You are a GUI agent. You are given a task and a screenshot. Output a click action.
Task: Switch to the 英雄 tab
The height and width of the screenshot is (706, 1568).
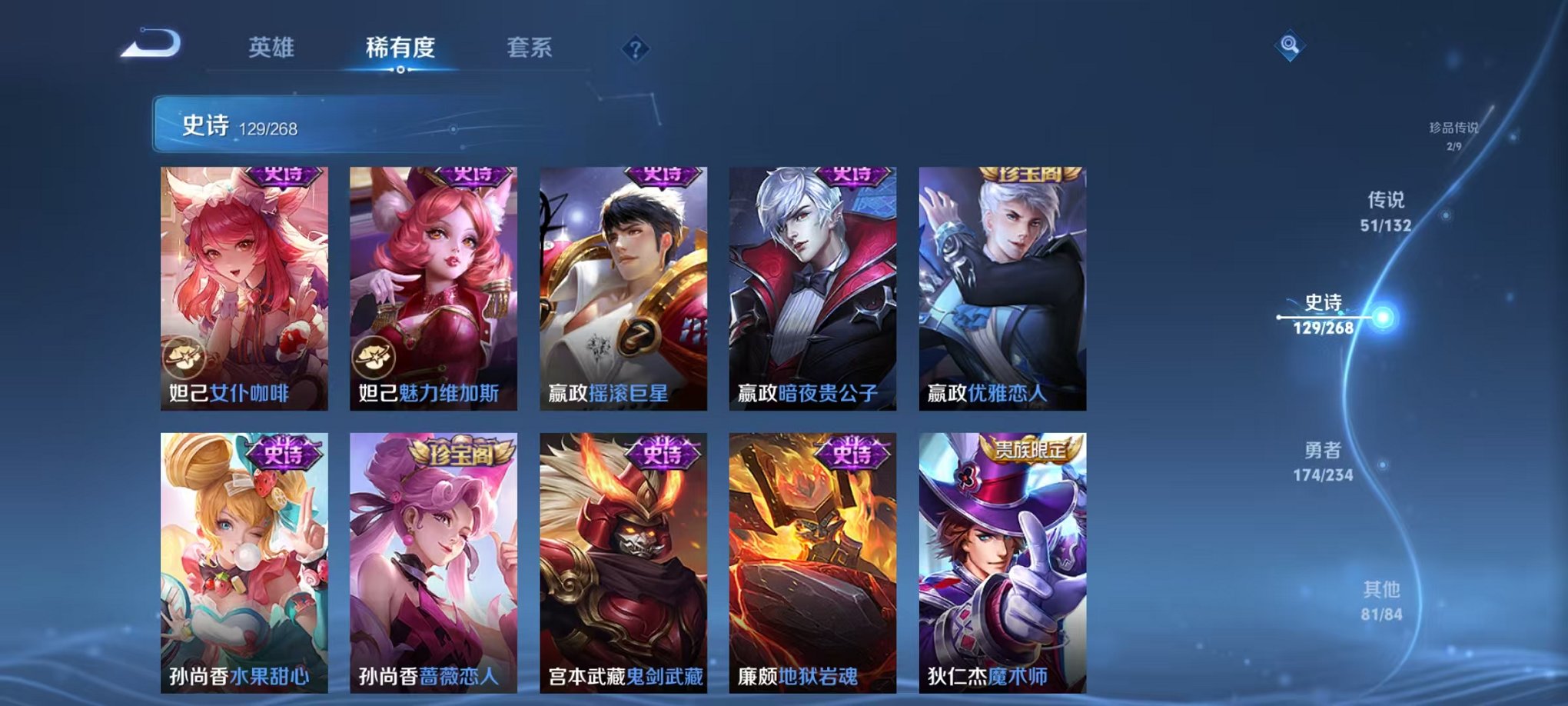tap(273, 46)
